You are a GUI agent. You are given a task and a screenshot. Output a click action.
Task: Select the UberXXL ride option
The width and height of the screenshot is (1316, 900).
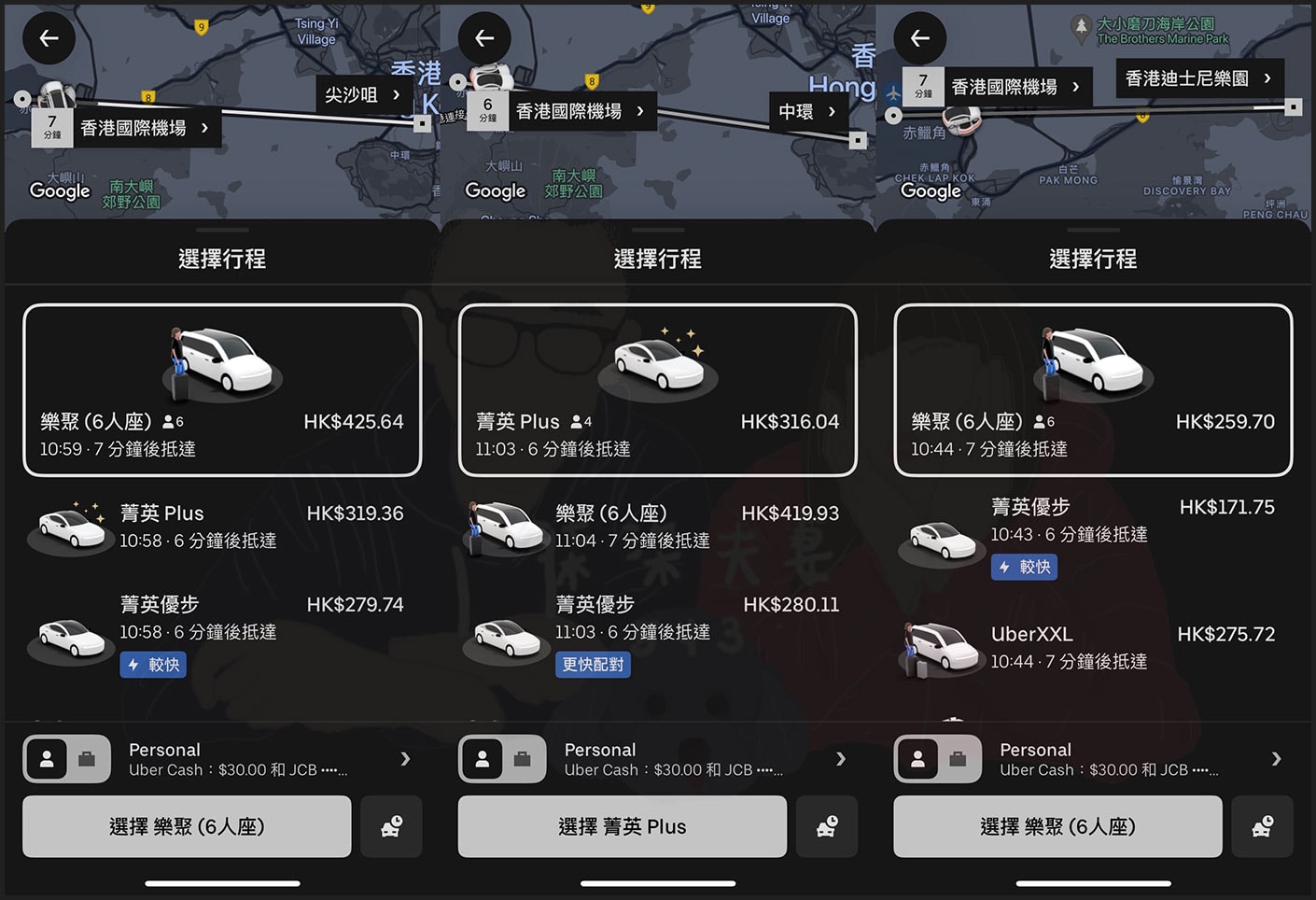pos(1092,646)
